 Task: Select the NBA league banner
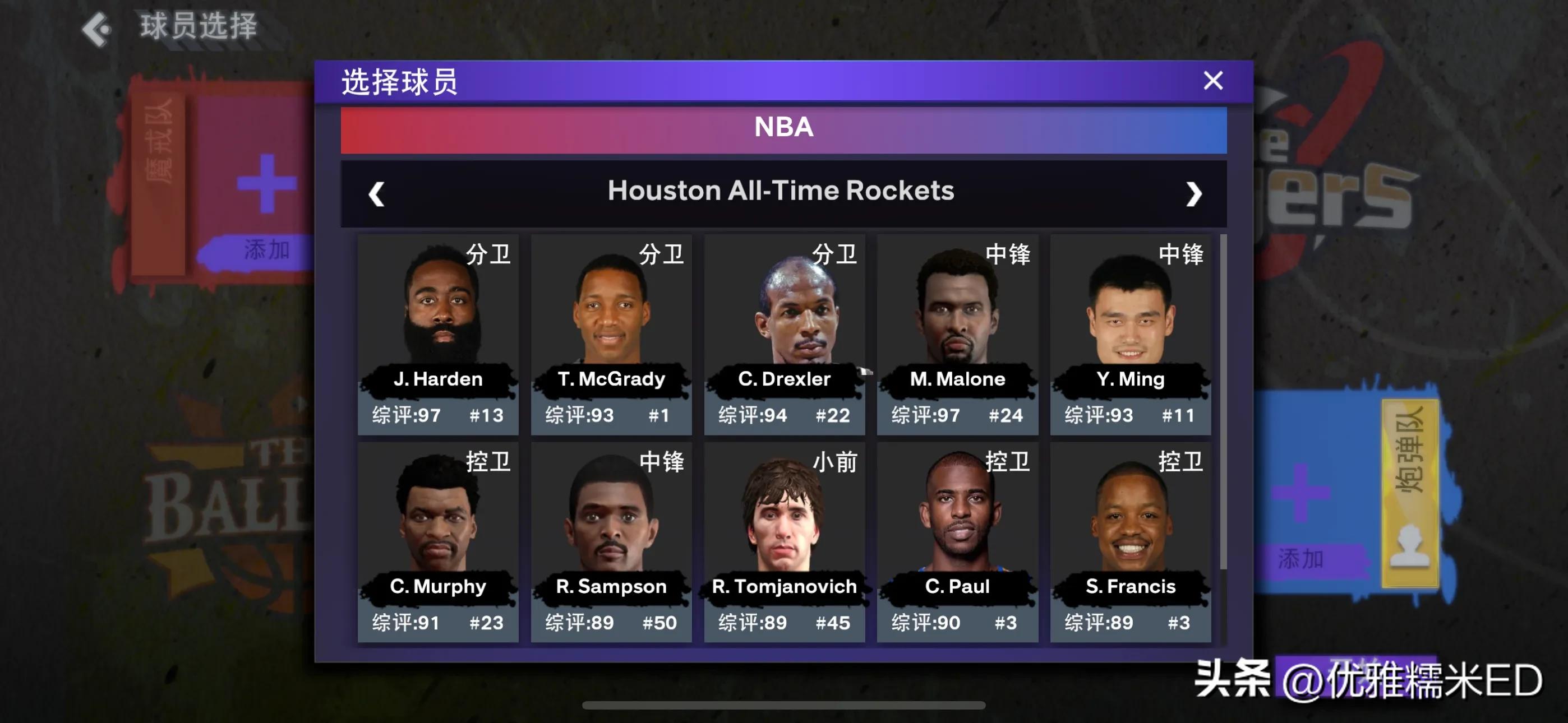784,127
